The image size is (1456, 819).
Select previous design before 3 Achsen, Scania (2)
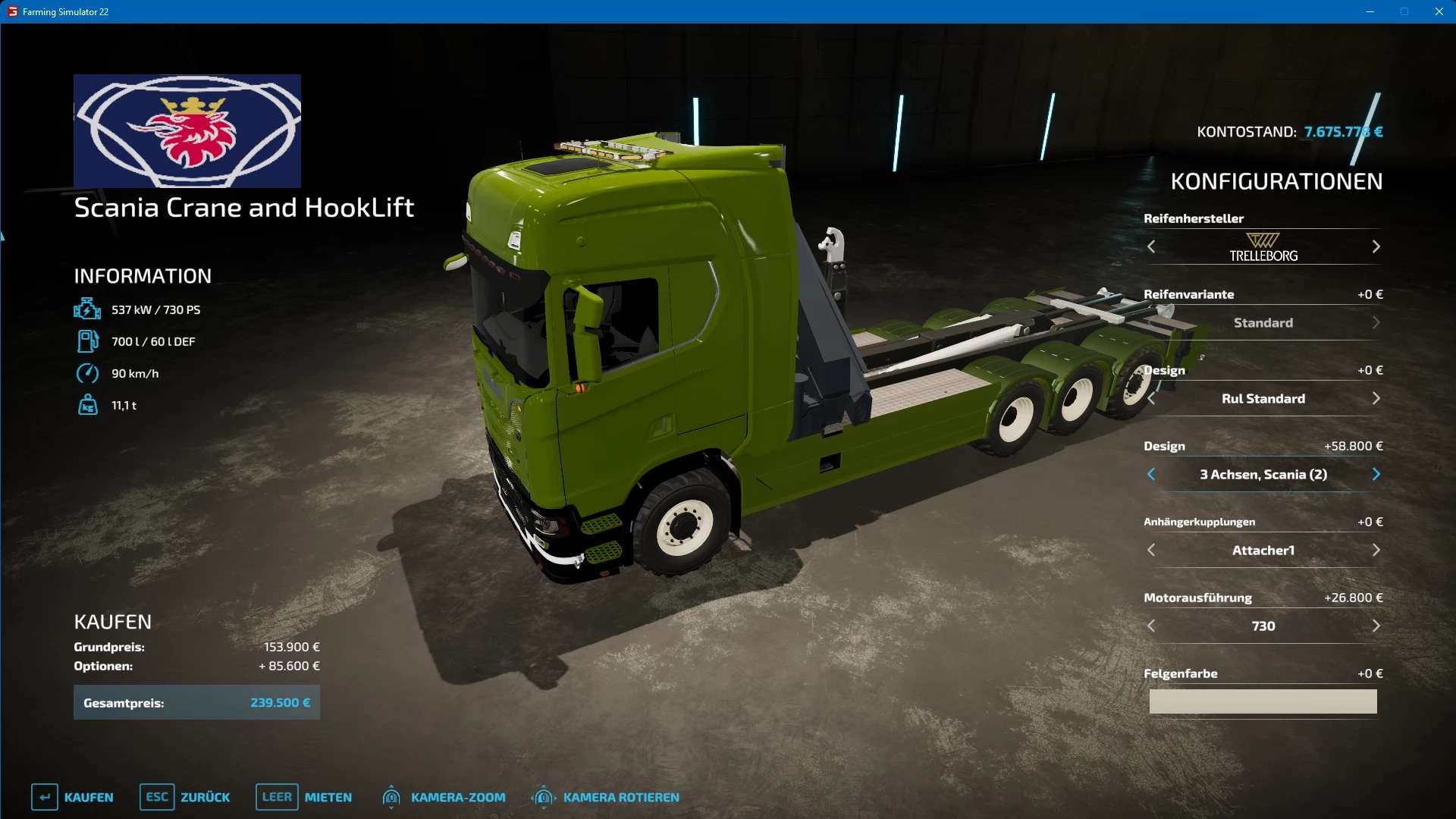1151,475
